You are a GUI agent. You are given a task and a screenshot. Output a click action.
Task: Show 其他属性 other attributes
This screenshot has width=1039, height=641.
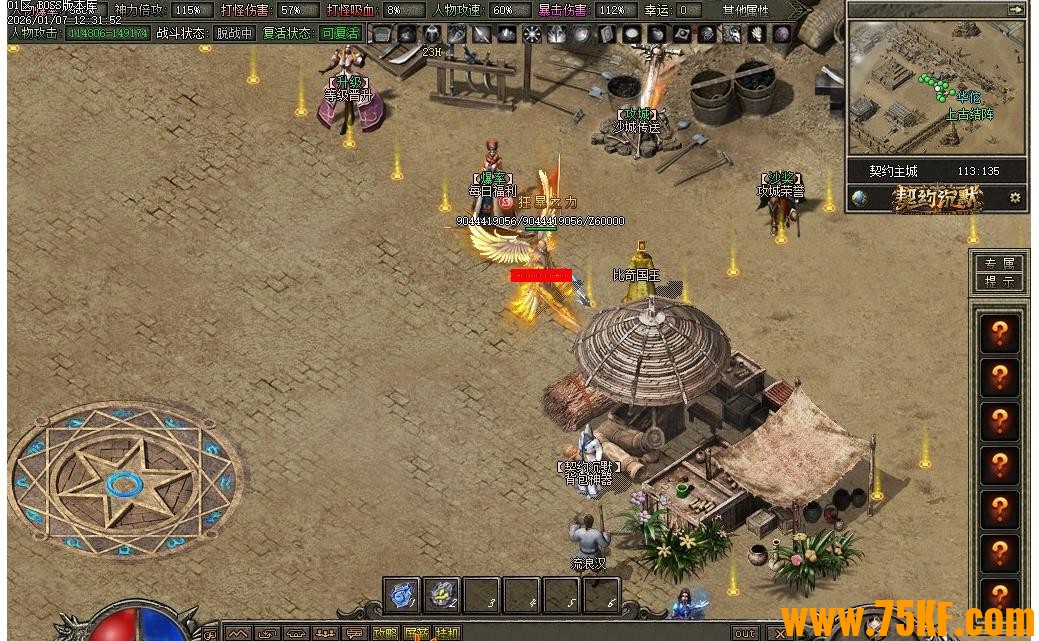point(744,10)
